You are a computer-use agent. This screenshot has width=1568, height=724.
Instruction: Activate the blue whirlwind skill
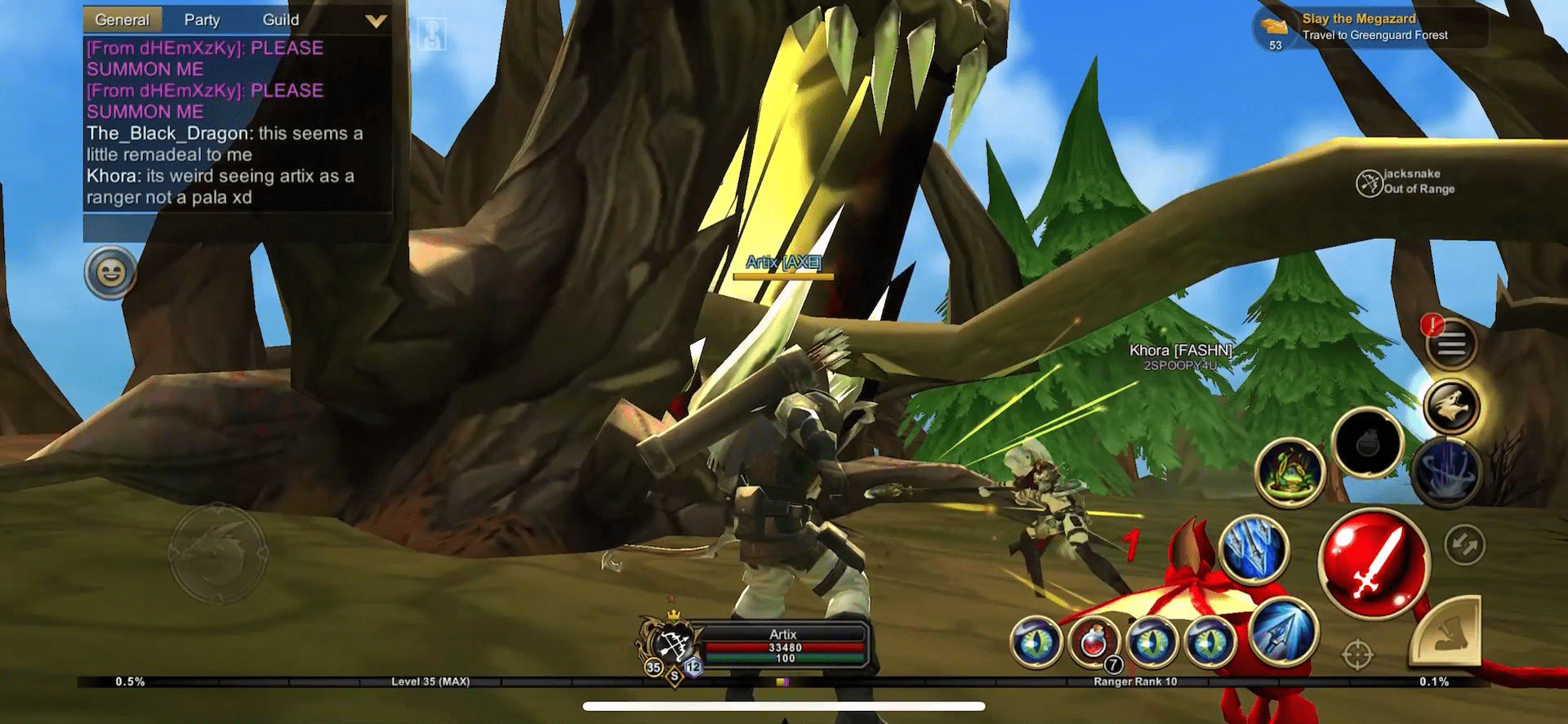pos(1447,473)
